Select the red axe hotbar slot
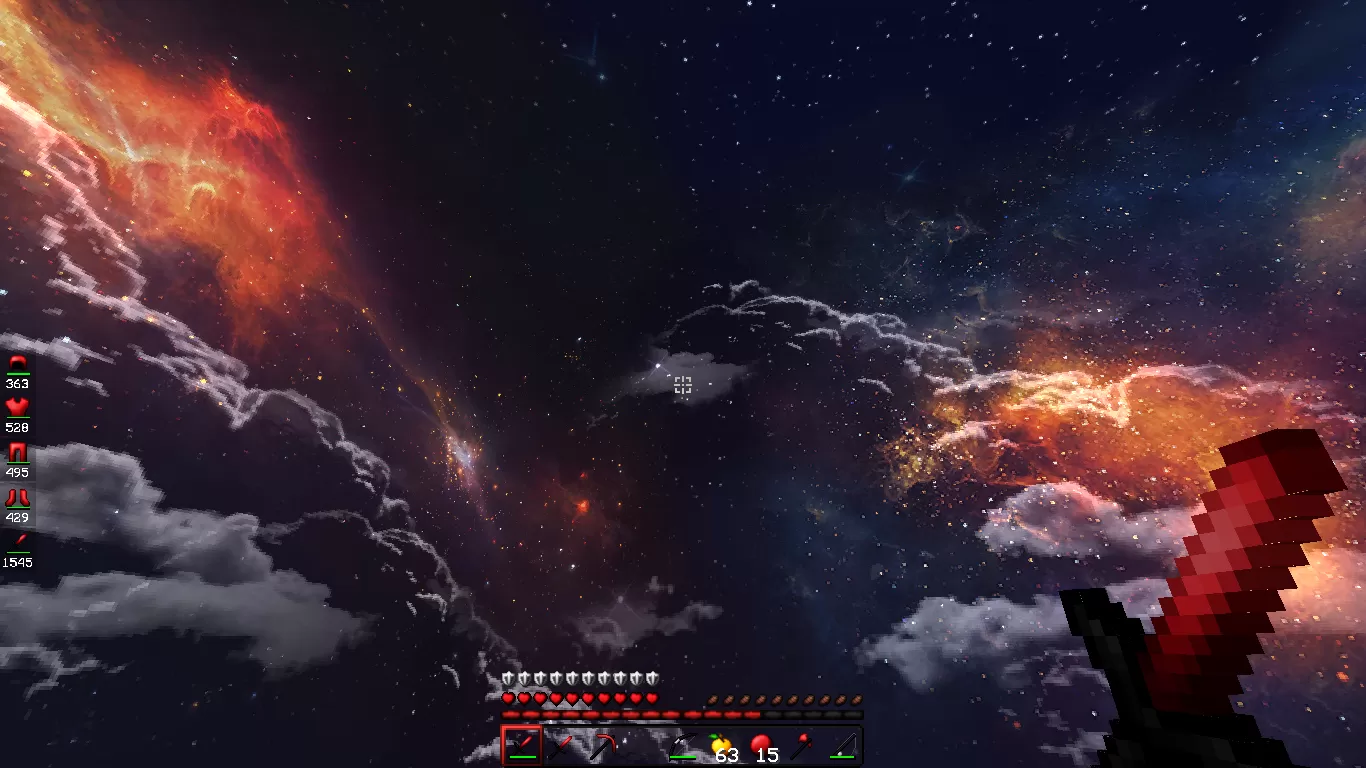This screenshot has height=768, width=1366. pos(802,746)
